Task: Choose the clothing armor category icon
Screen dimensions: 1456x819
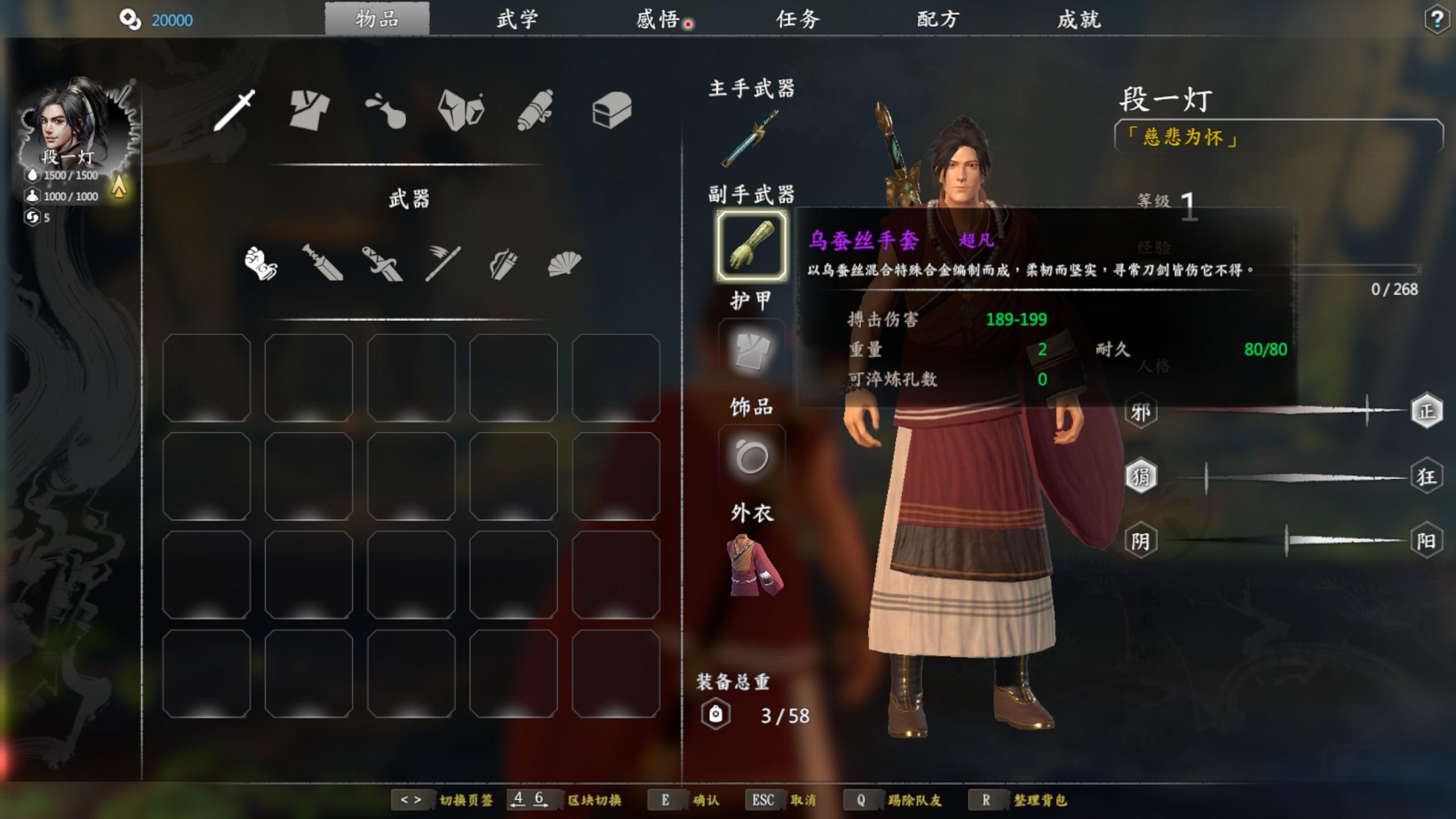Action: [309, 110]
